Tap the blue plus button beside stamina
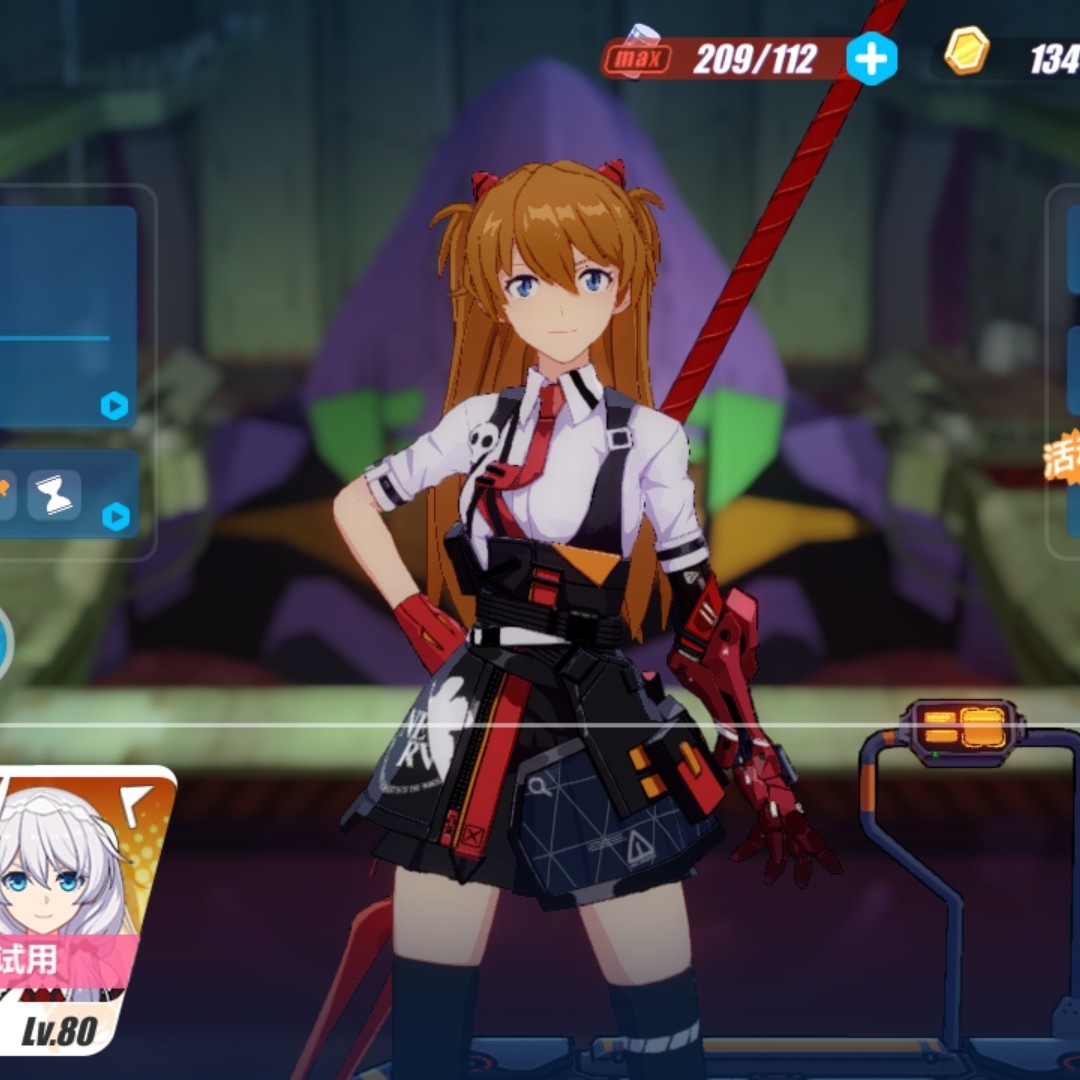The width and height of the screenshot is (1080, 1080). tap(871, 60)
